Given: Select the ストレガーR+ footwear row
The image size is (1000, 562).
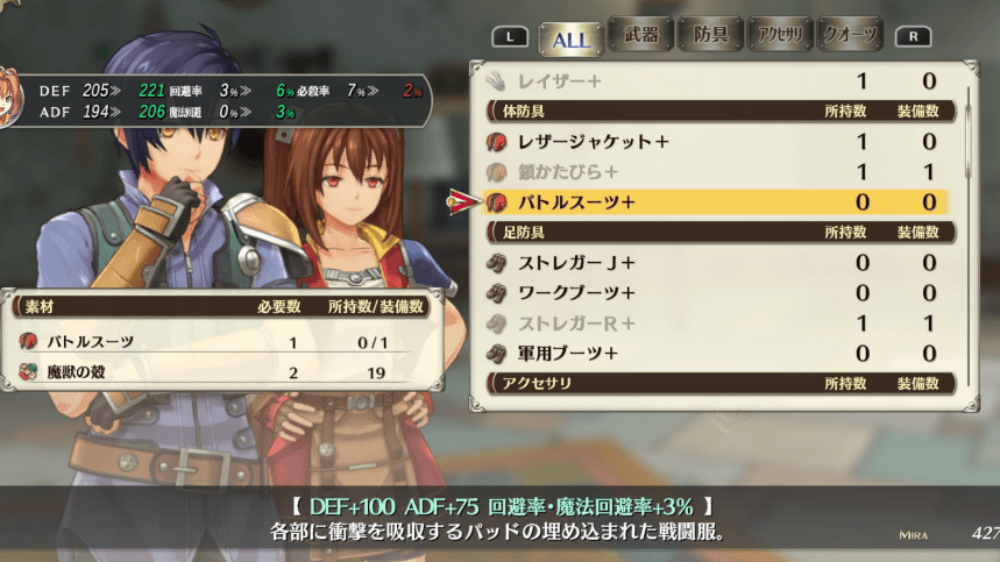Looking at the screenshot, I should (x=715, y=323).
